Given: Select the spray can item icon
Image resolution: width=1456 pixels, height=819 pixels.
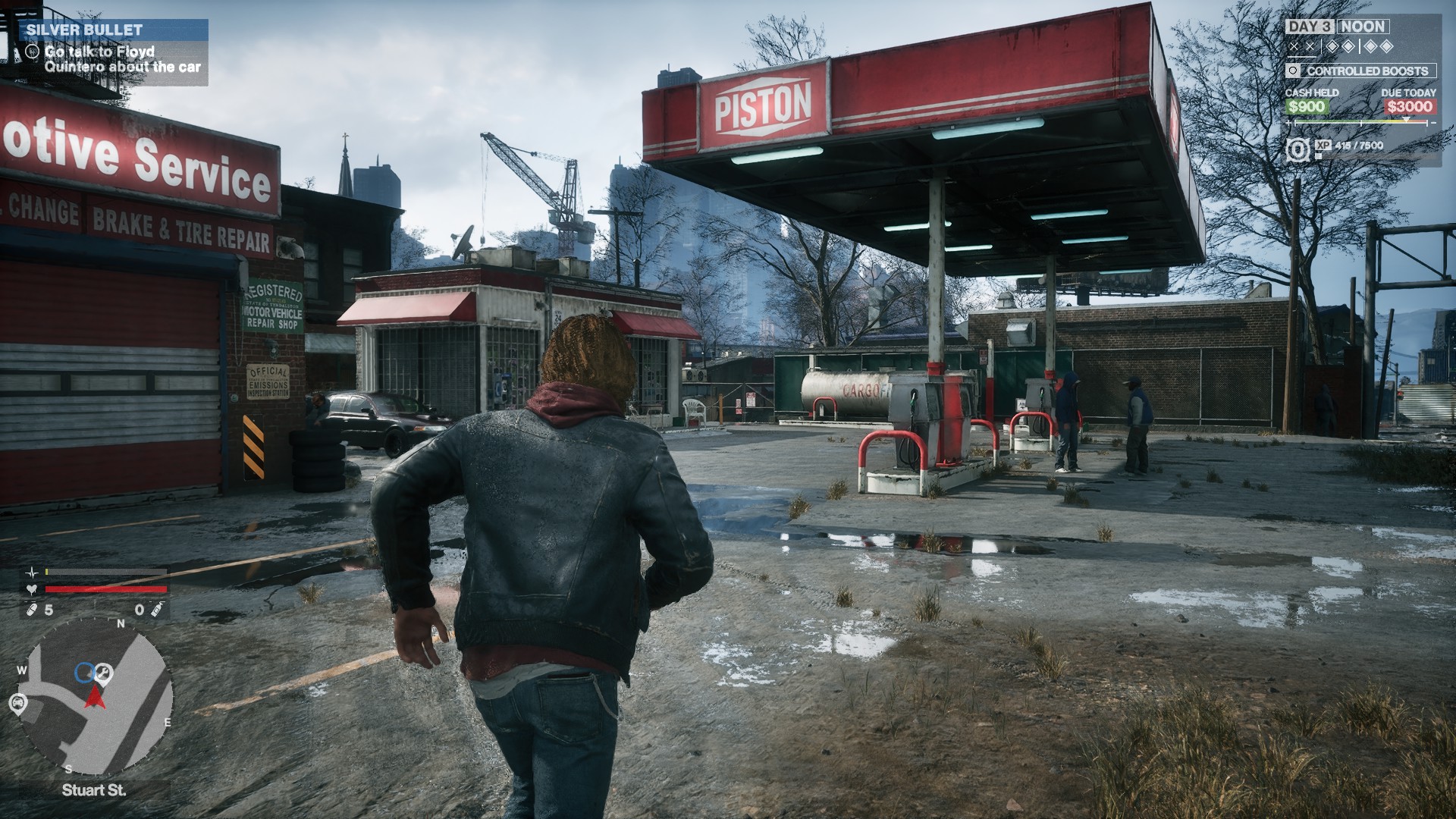Looking at the screenshot, I should pyautogui.click(x=157, y=610).
